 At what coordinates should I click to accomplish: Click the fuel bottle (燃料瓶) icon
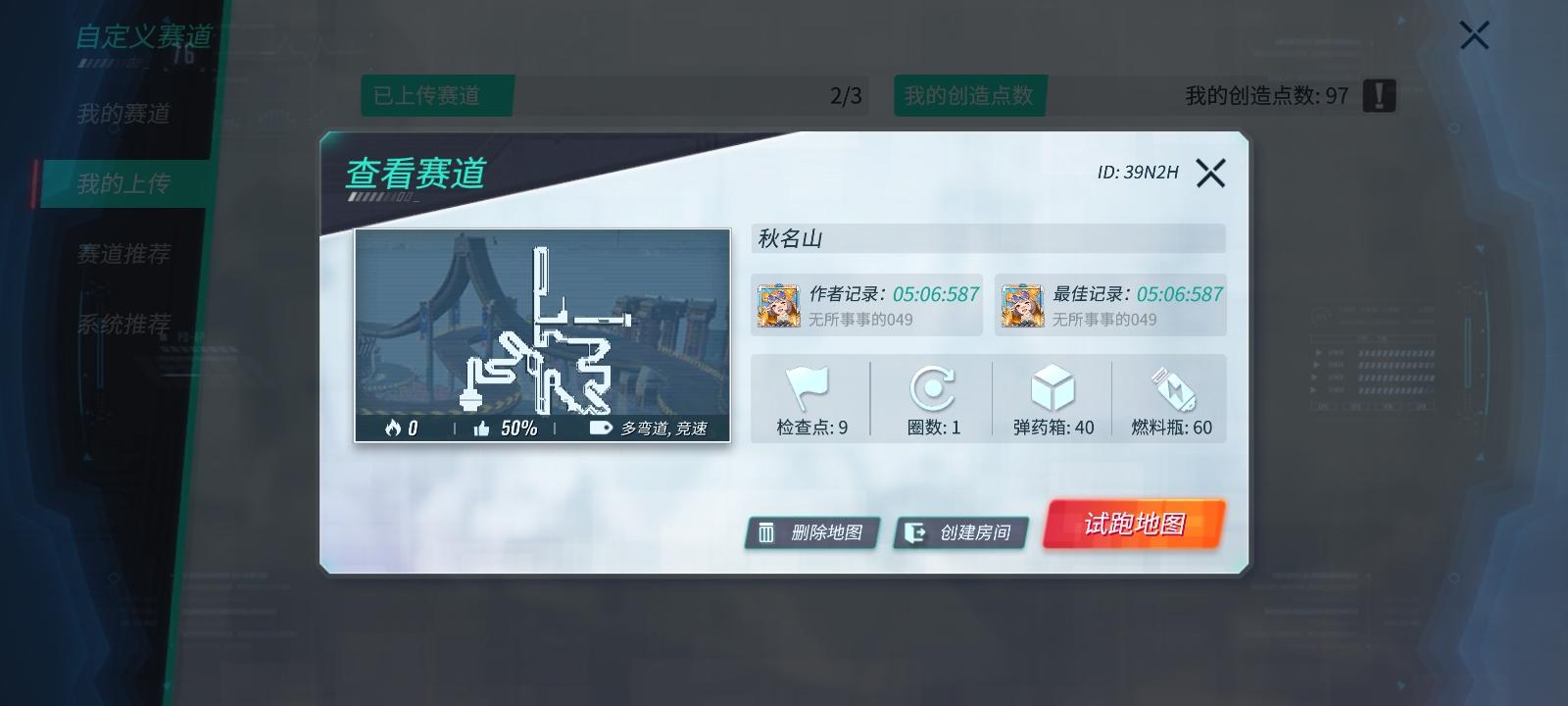[1176, 390]
